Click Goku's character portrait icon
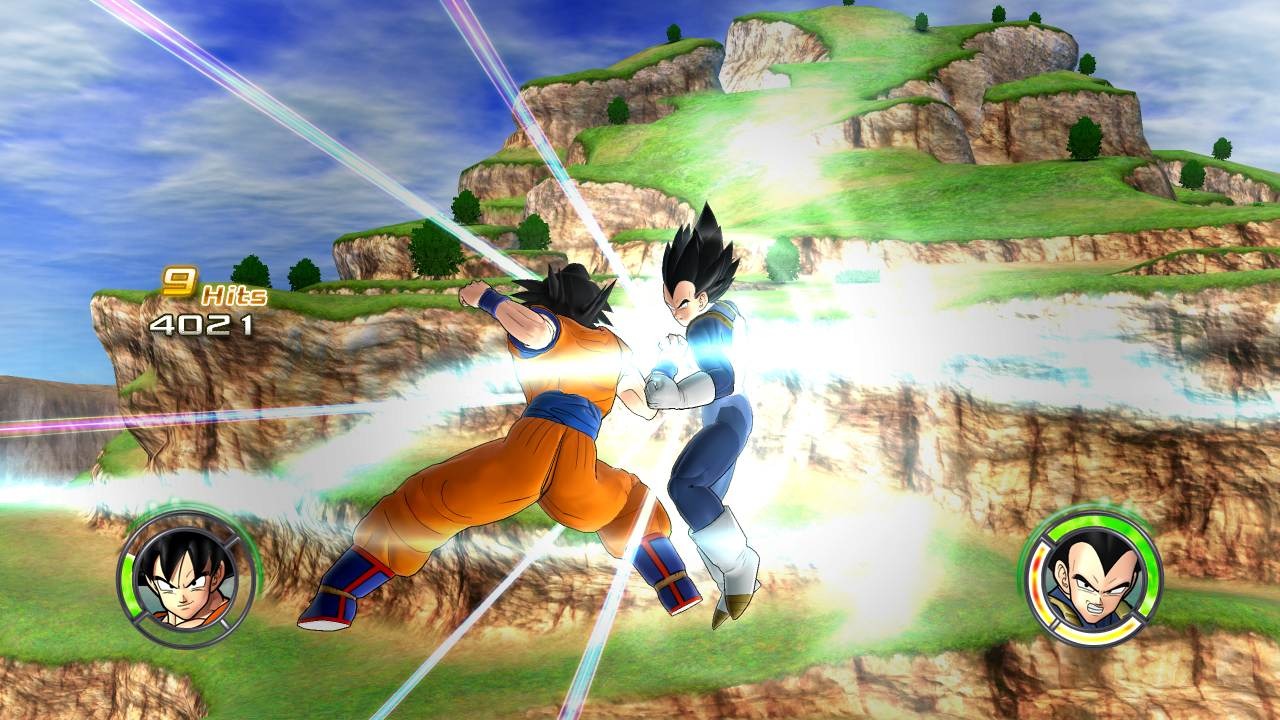 188,580
